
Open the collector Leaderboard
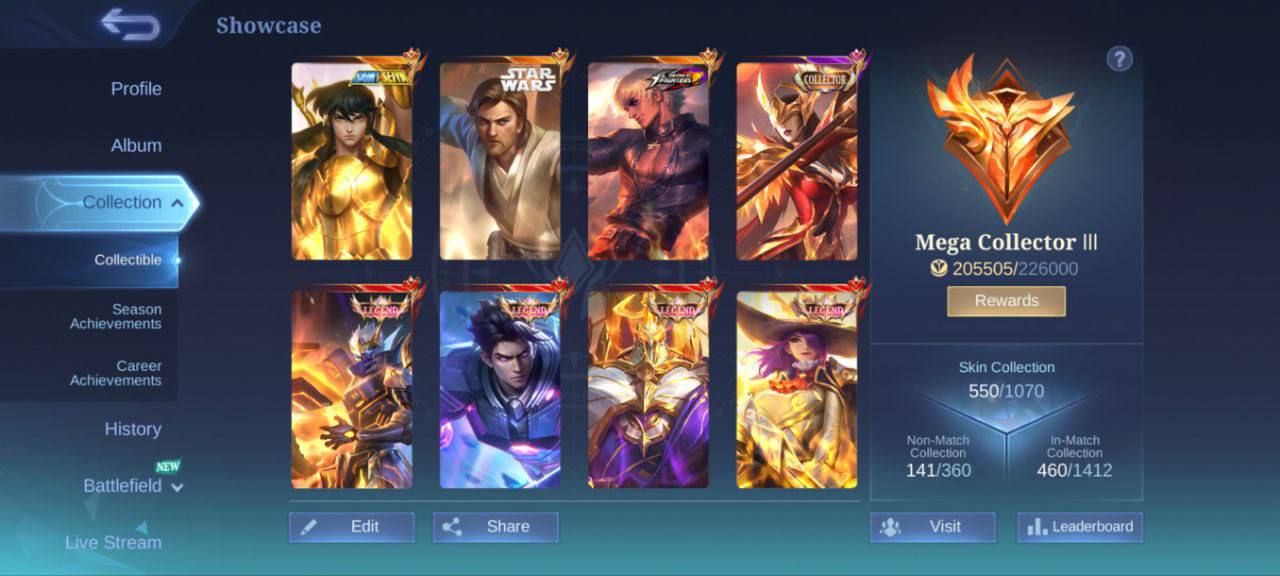[1080, 527]
